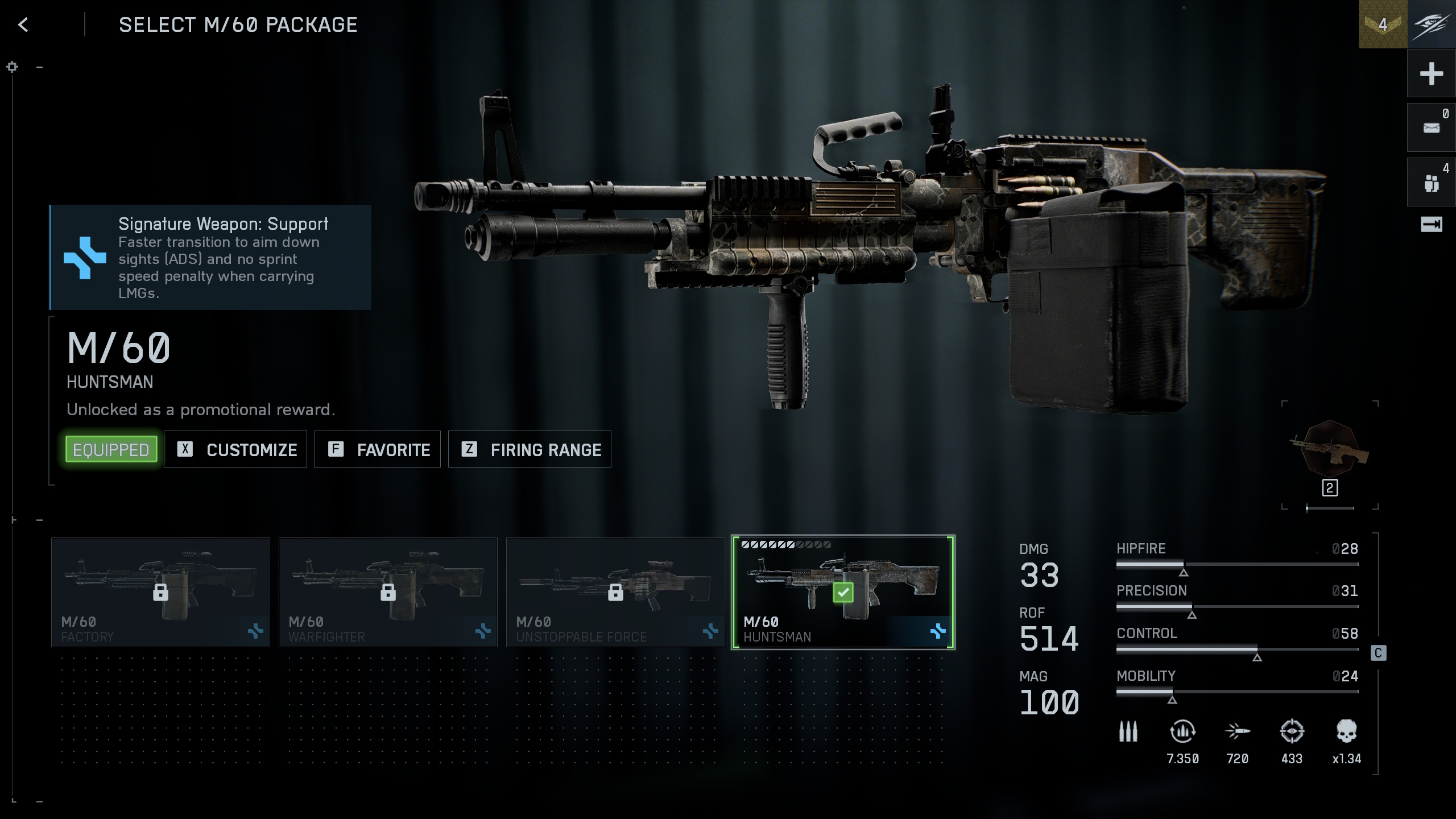Click the exit arrow sidebar icon
This screenshot has width=1456, height=819.
click(1431, 225)
